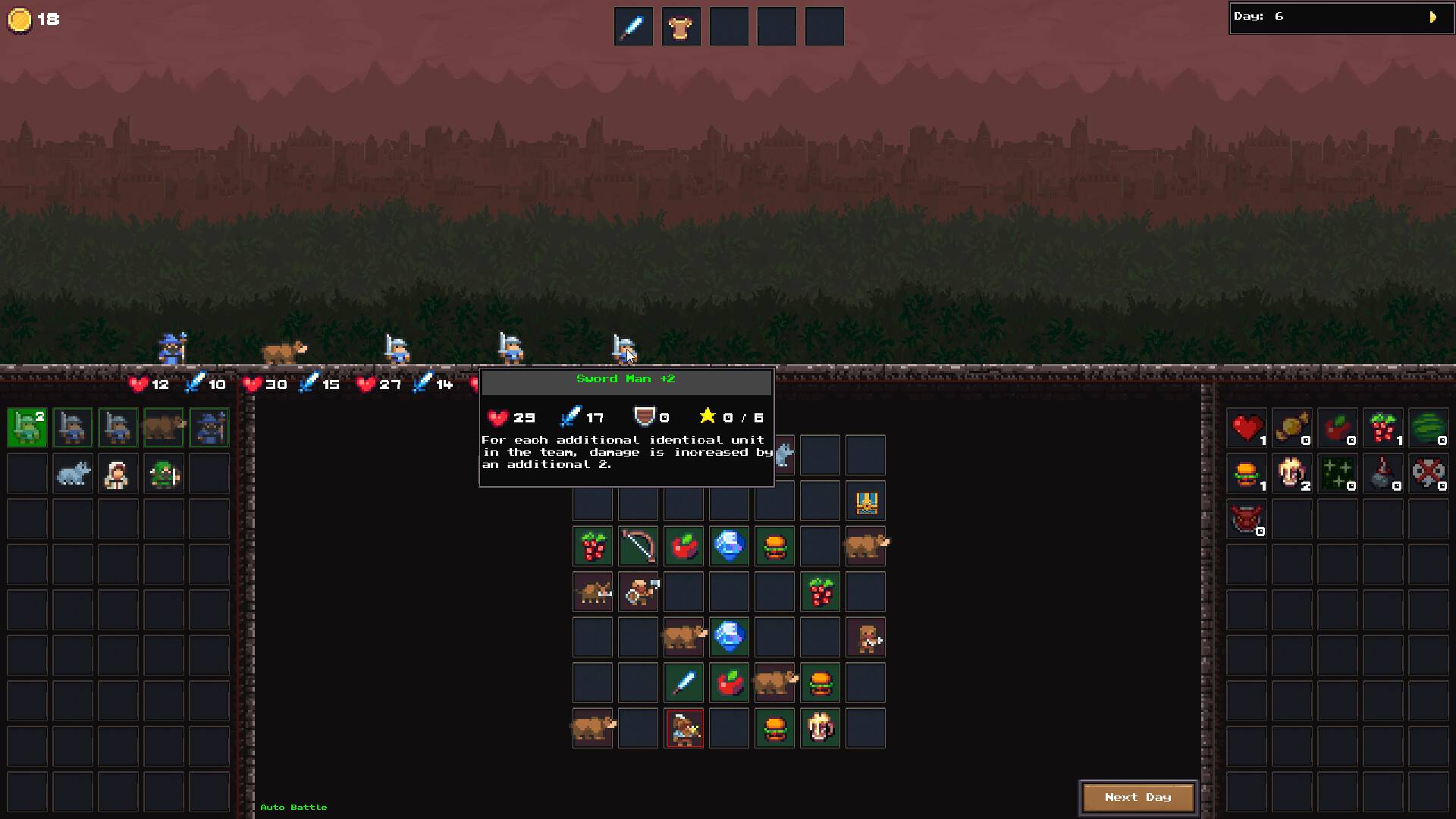
Task: Toggle the Auto Battle option
Action: coord(293,807)
